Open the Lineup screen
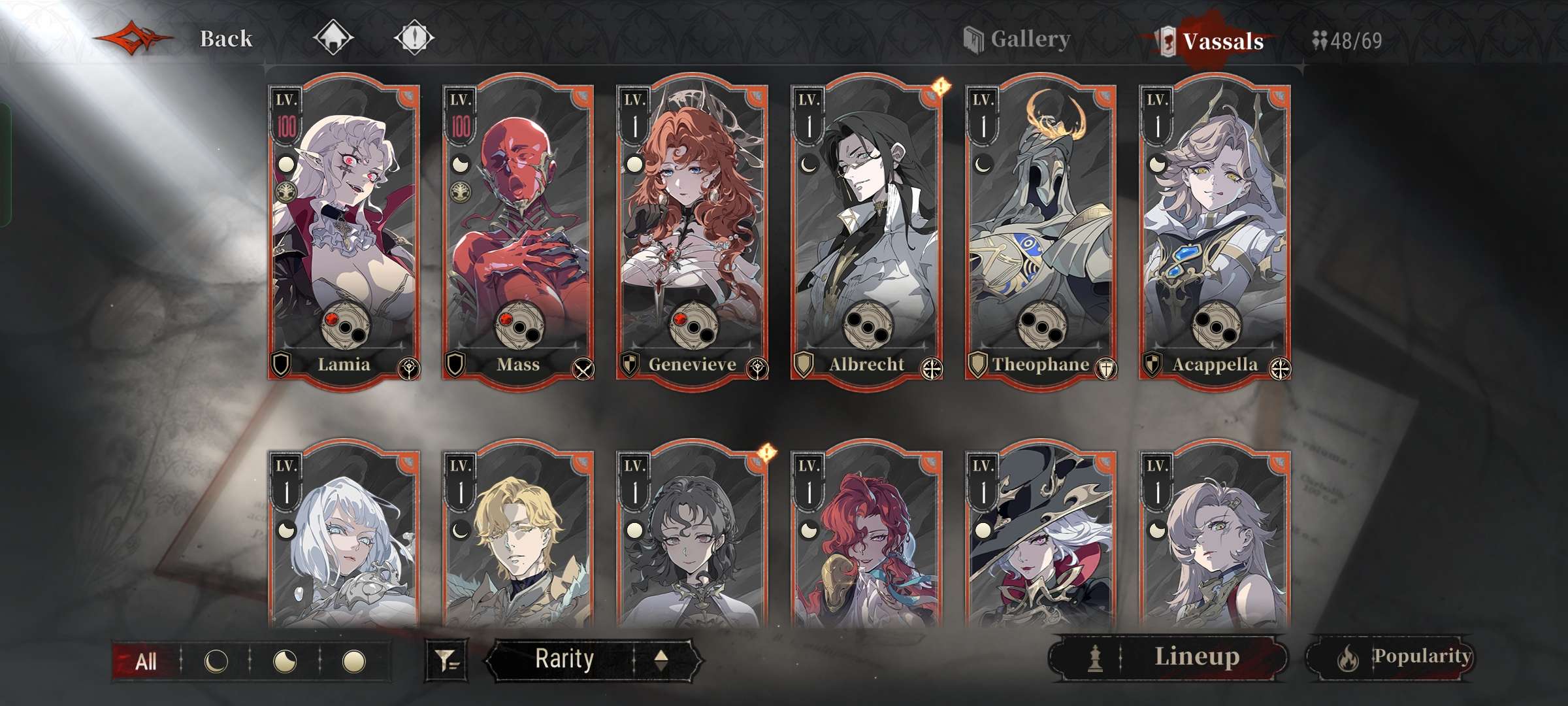This screenshot has width=1568, height=706. coord(1169,657)
